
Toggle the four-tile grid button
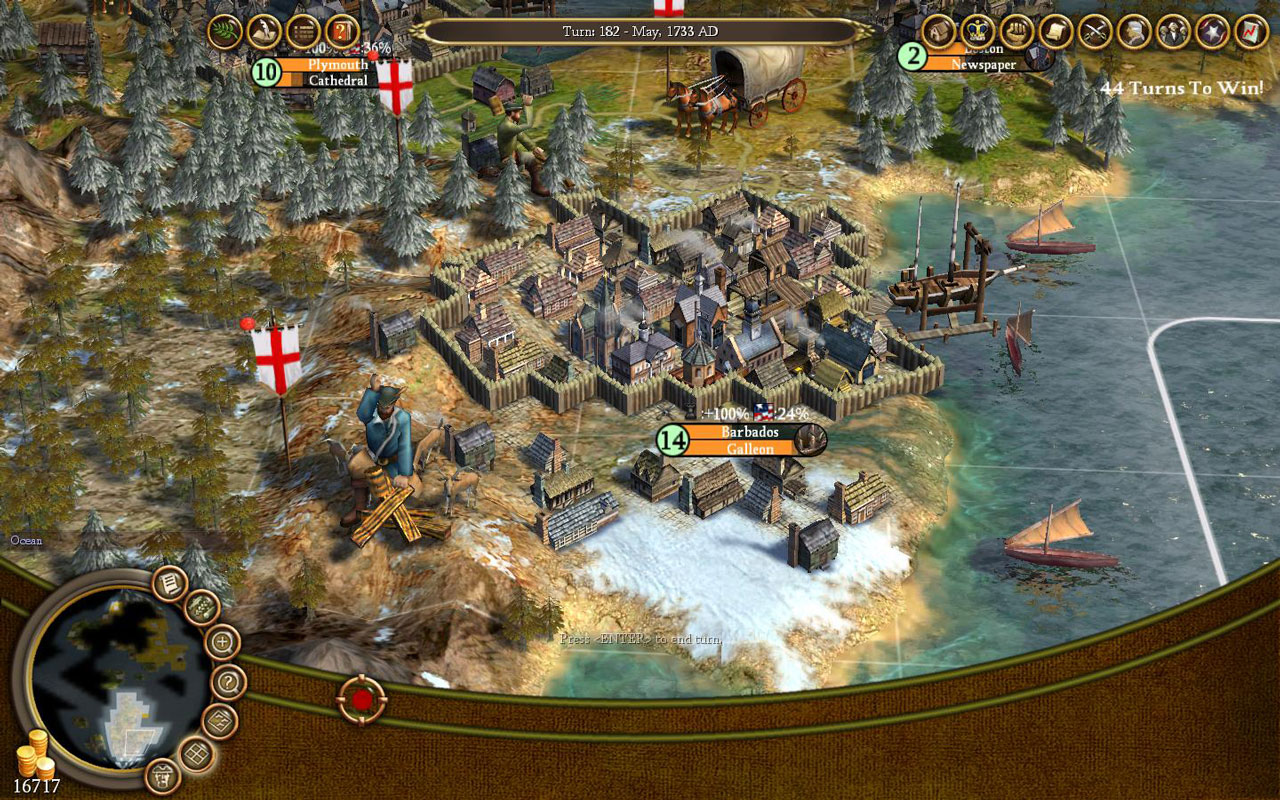[197, 756]
